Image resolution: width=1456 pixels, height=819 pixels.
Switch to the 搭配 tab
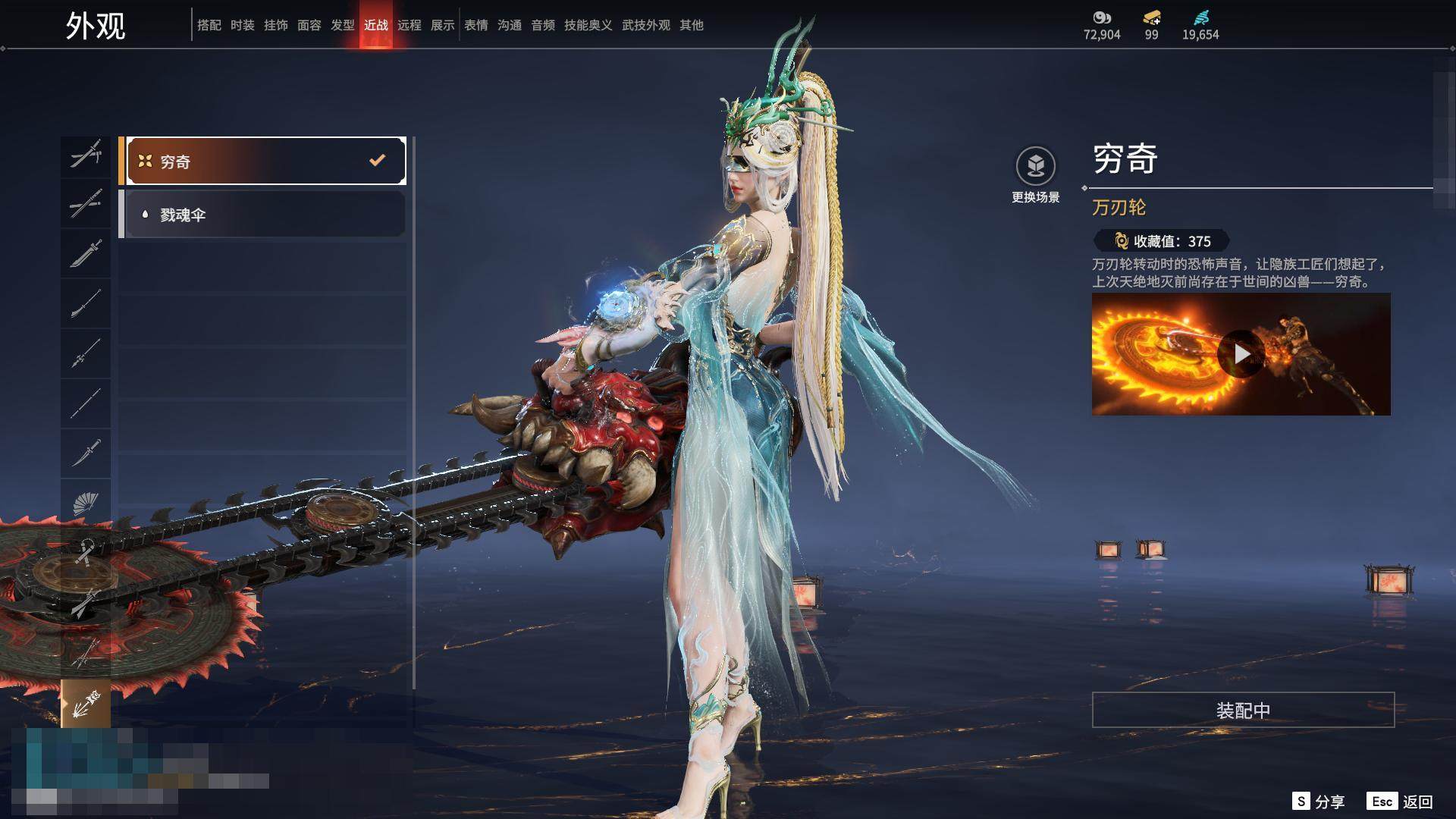209,25
